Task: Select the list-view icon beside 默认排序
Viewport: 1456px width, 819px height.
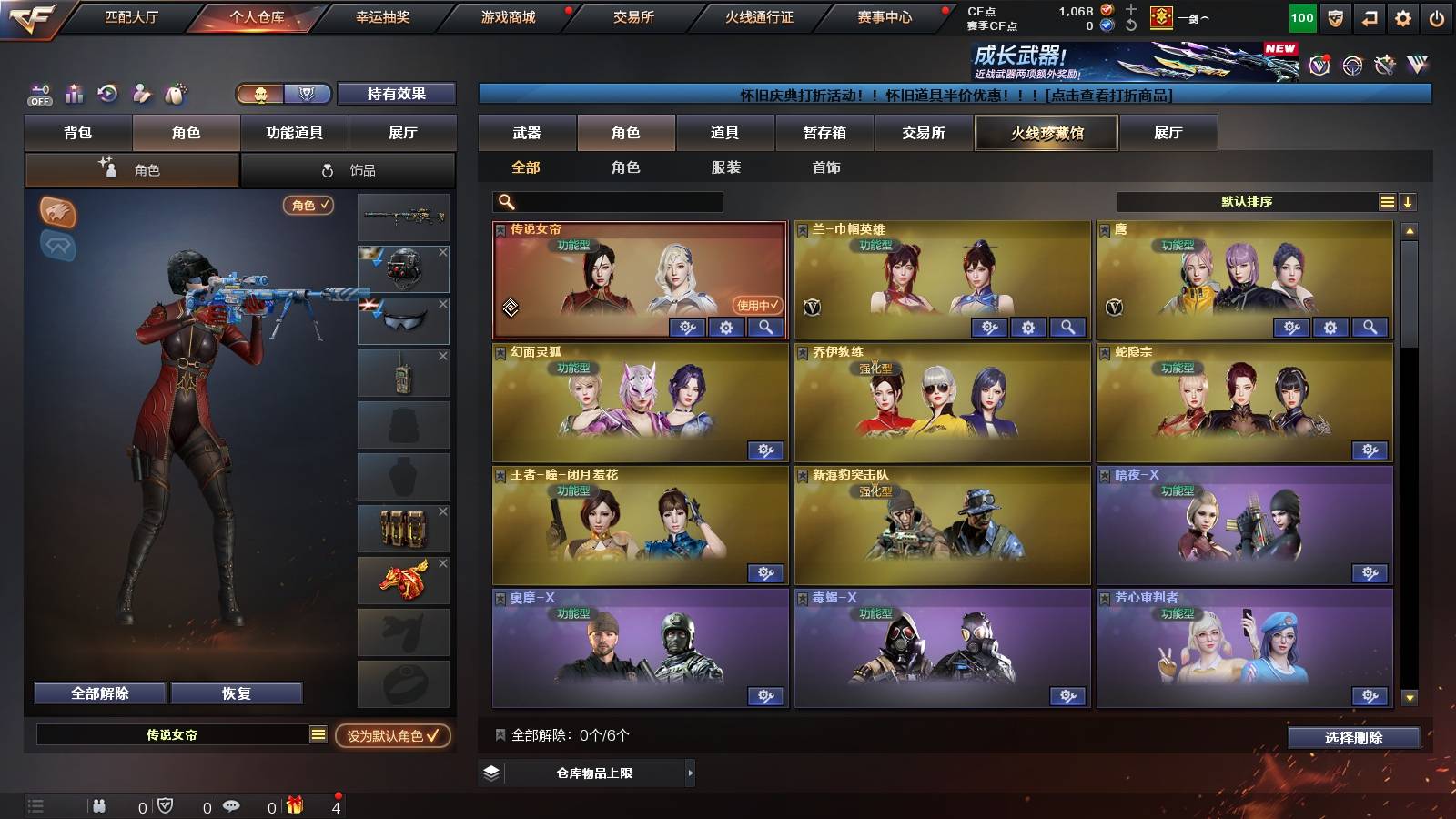Action: (1388, 201)
